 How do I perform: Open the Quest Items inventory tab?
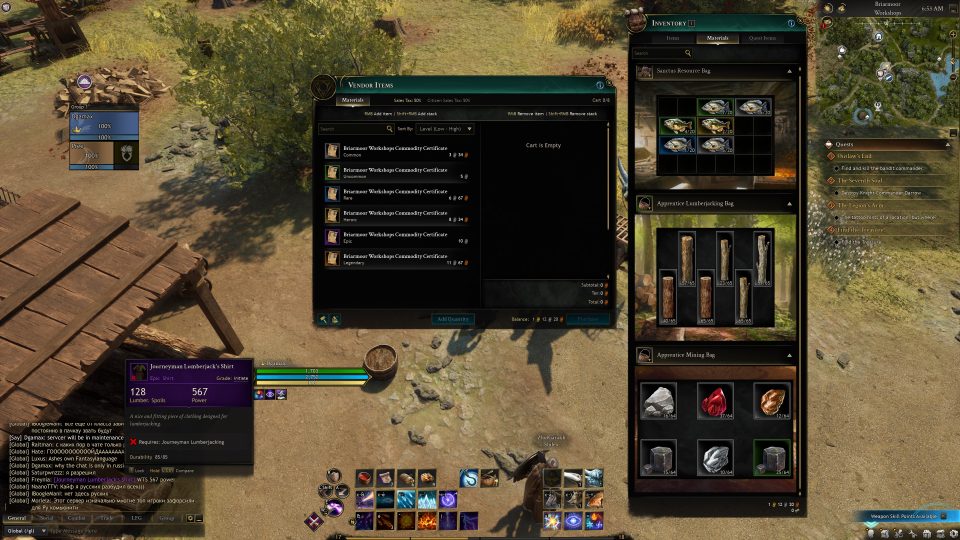click(762, 38)
